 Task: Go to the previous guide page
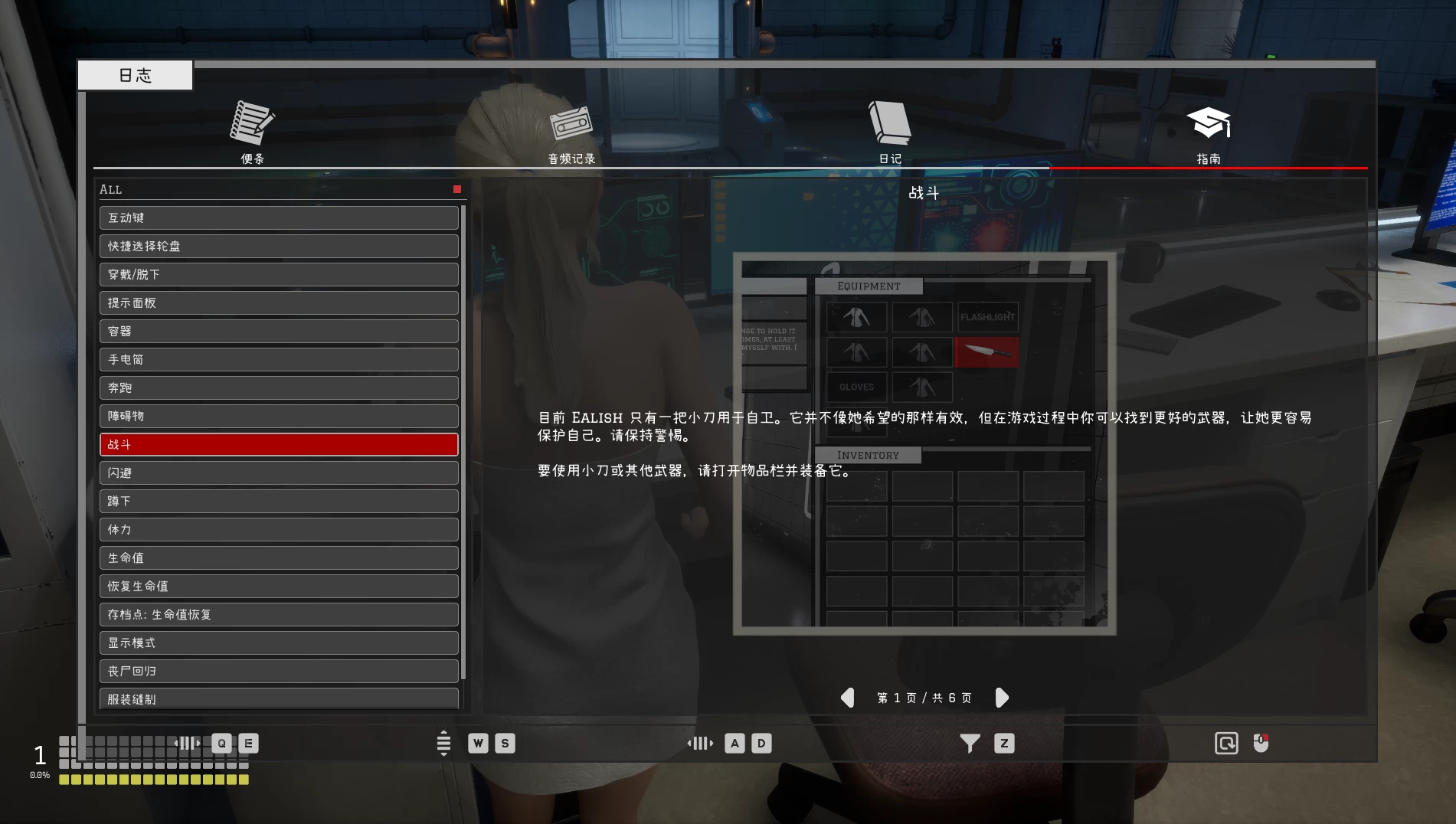(x=848, y=698)
